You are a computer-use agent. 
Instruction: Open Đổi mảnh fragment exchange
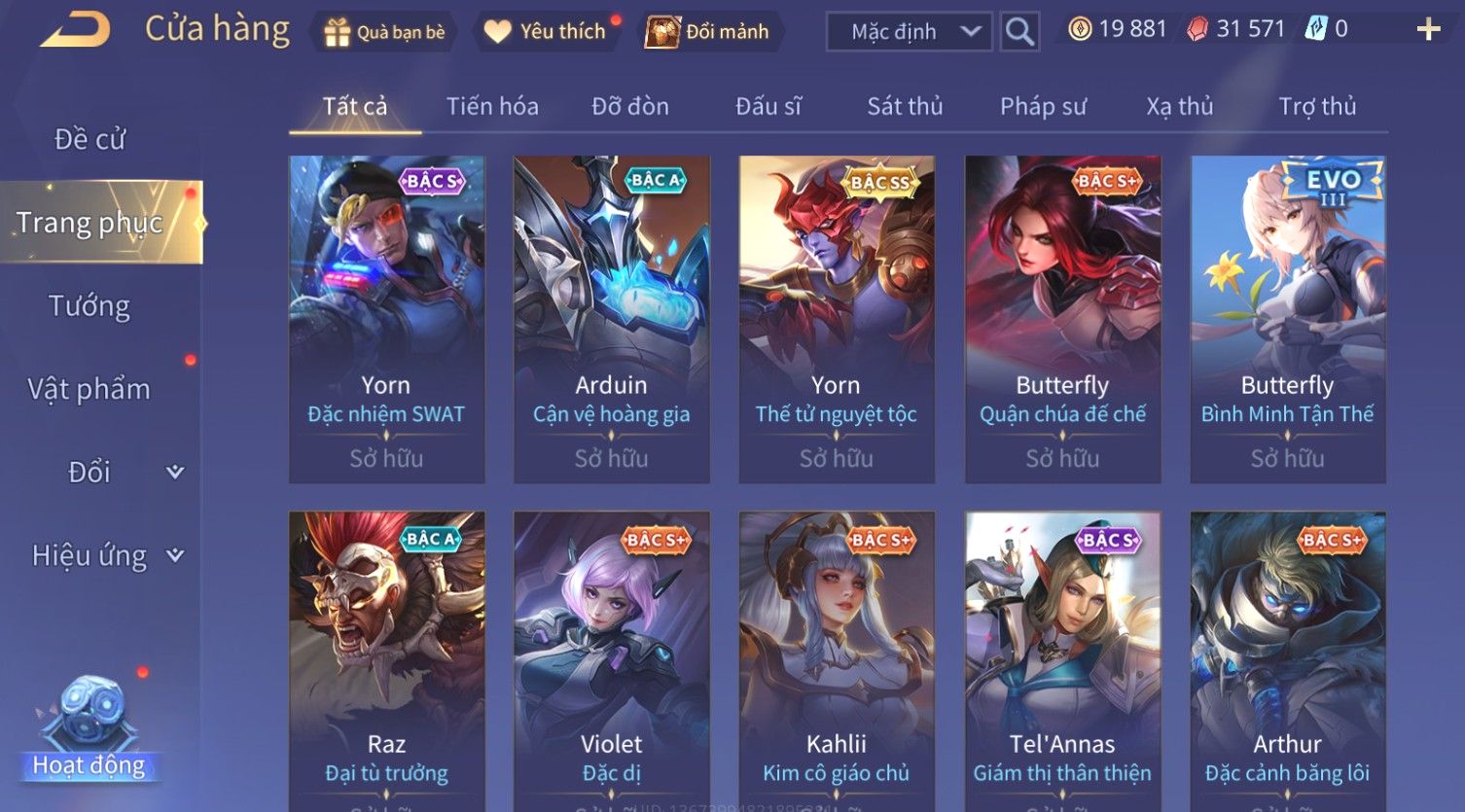tap(711, 32)
